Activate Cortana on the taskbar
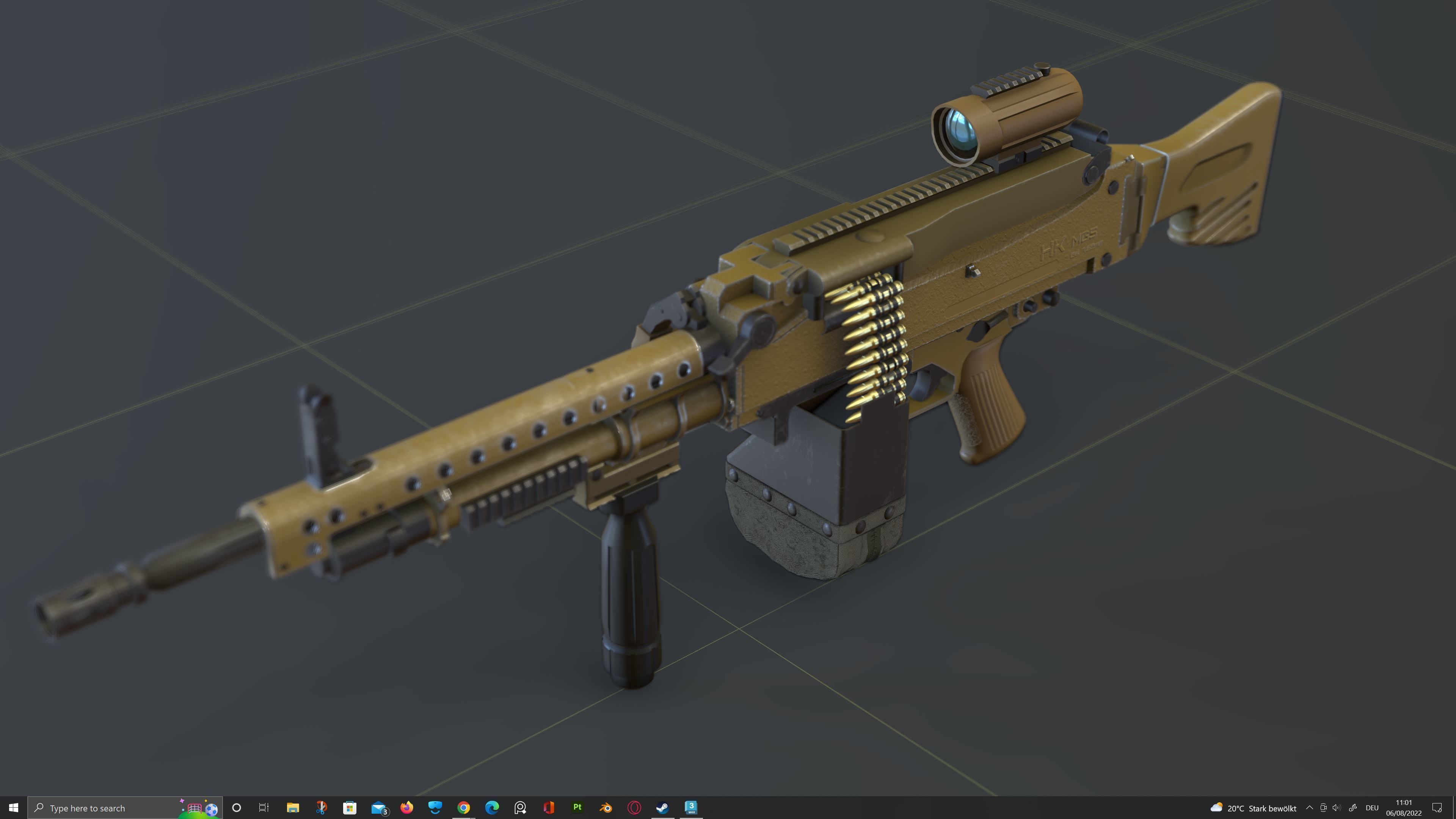This screenshot has height=819, width=1456. pyautogui.click(x=236, y=807)
